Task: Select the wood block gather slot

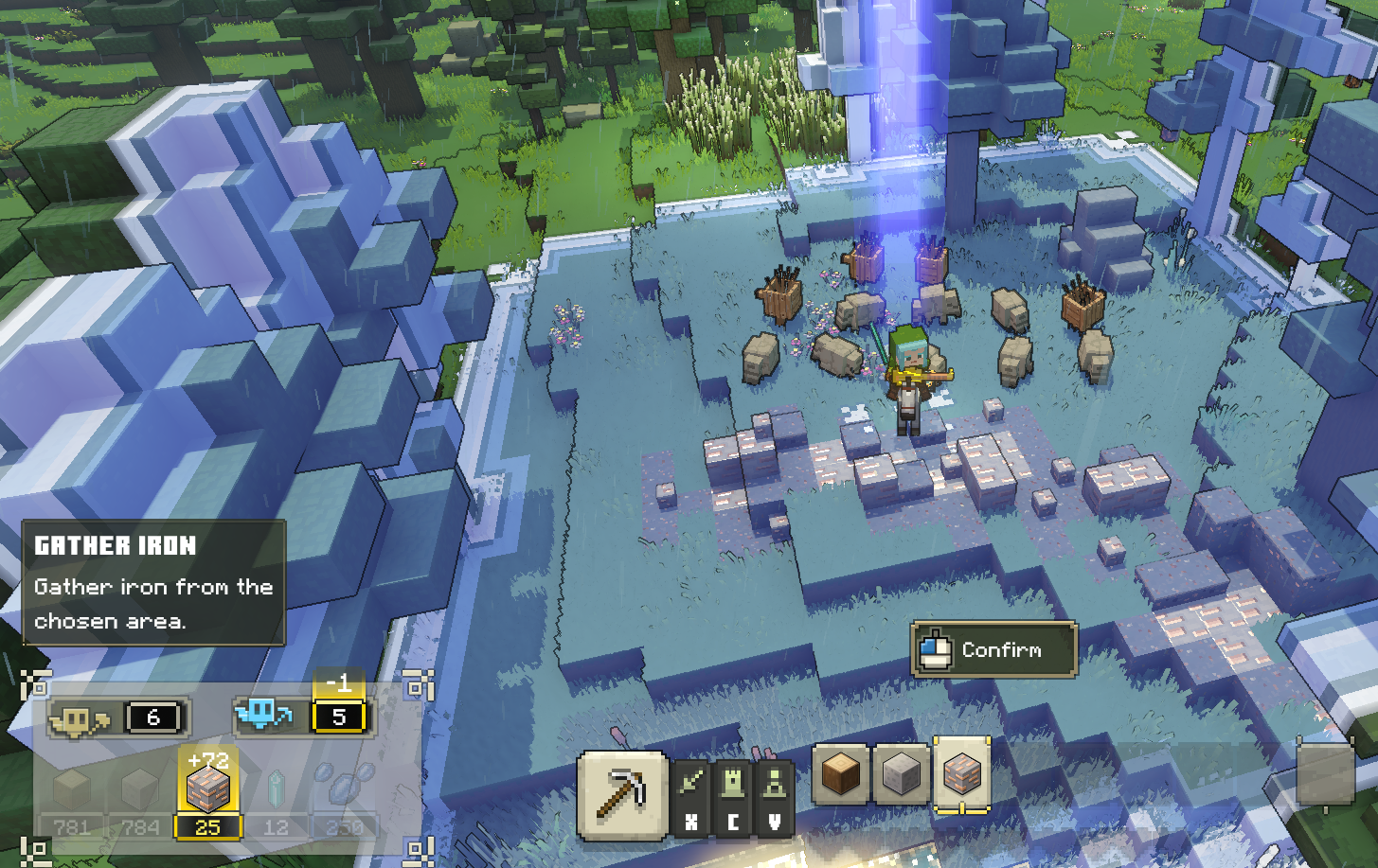Action: point(840,774)
